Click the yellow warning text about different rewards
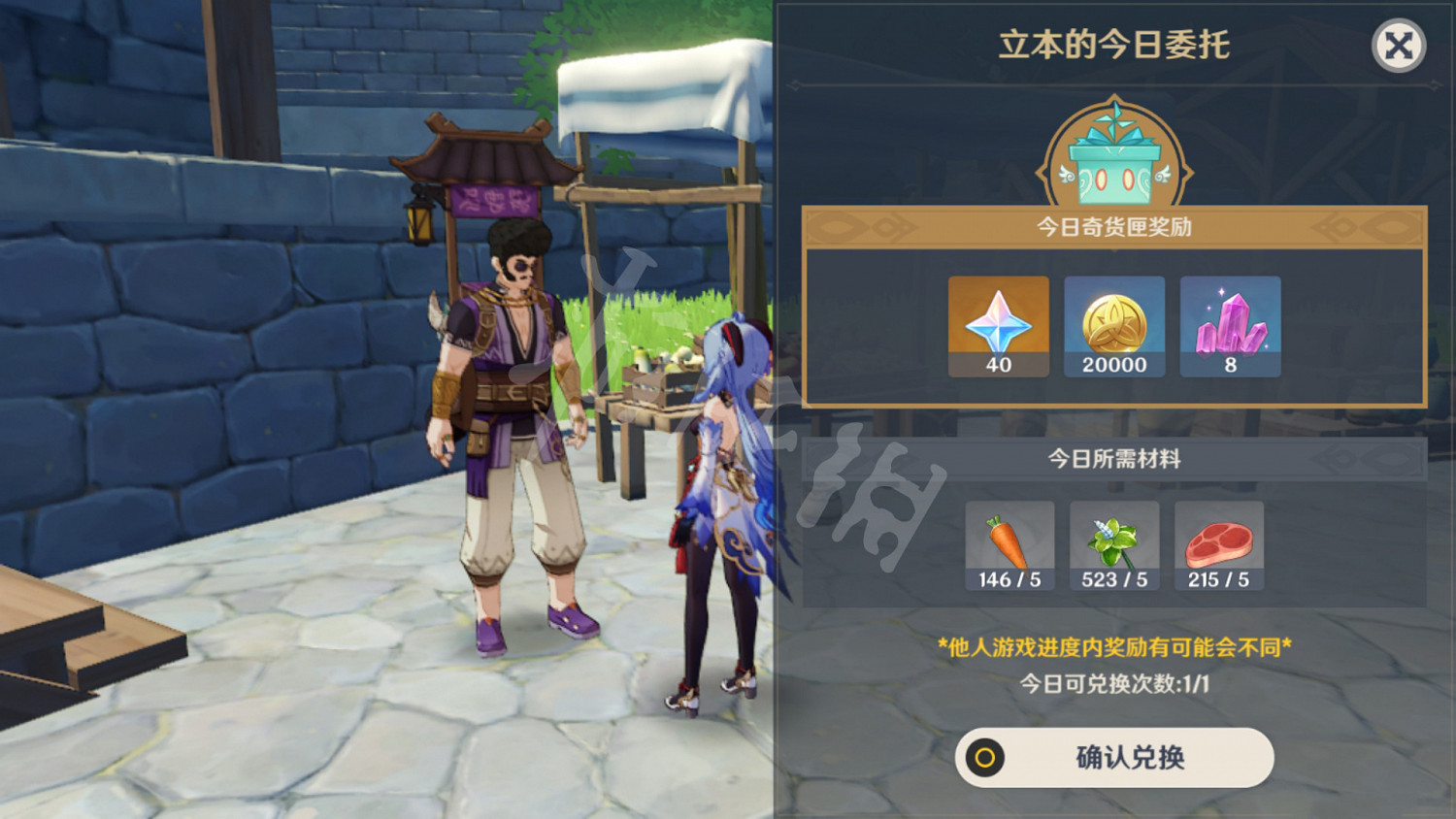Screen dimensions: 1456x819 (x=1114, y=646)
